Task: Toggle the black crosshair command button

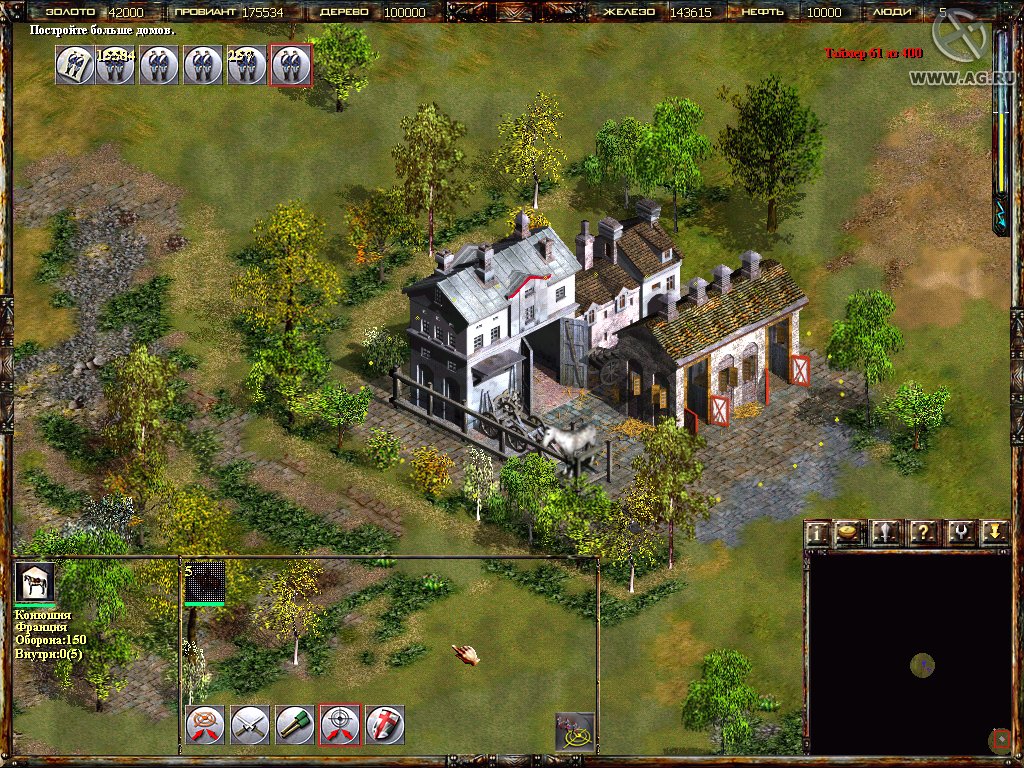Action: pyautogui.click(x=339, y=725)
